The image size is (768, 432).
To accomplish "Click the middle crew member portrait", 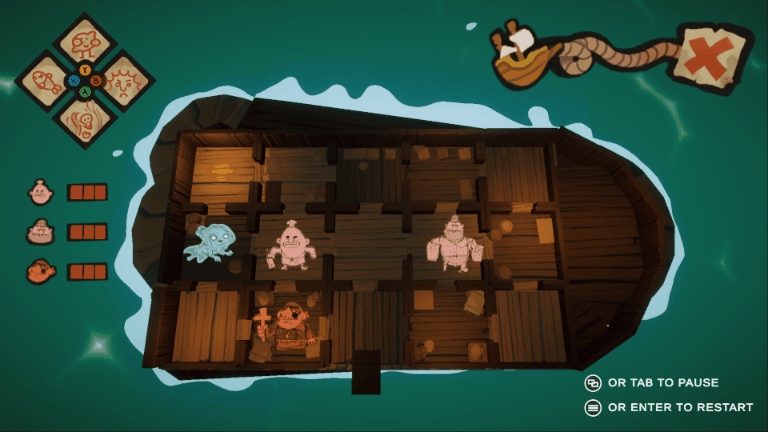I will 40,232.
